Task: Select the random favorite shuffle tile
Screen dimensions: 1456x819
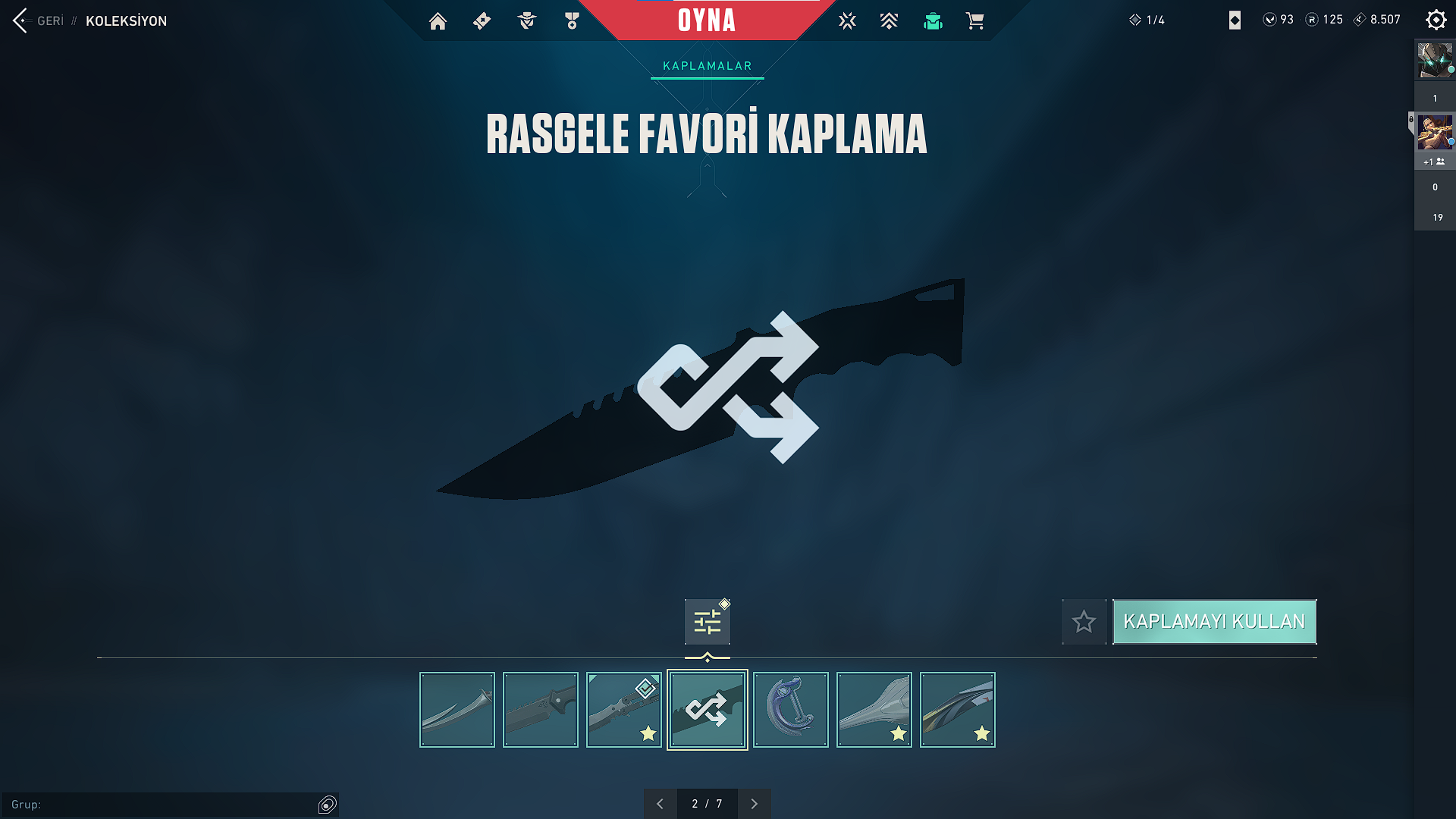Action: click(708, 710)
